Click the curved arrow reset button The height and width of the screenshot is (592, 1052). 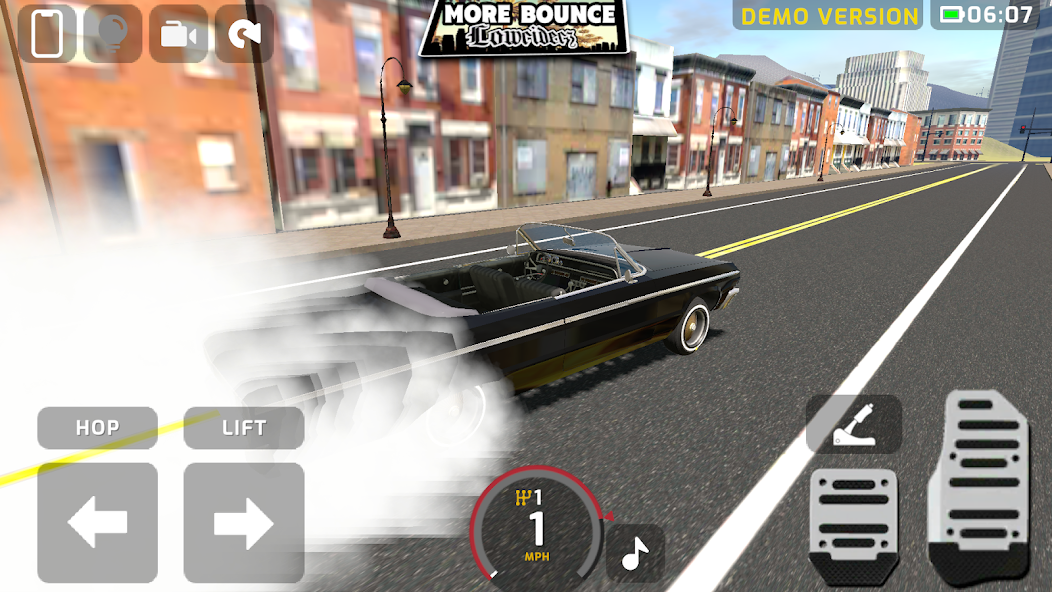point(244,34)
